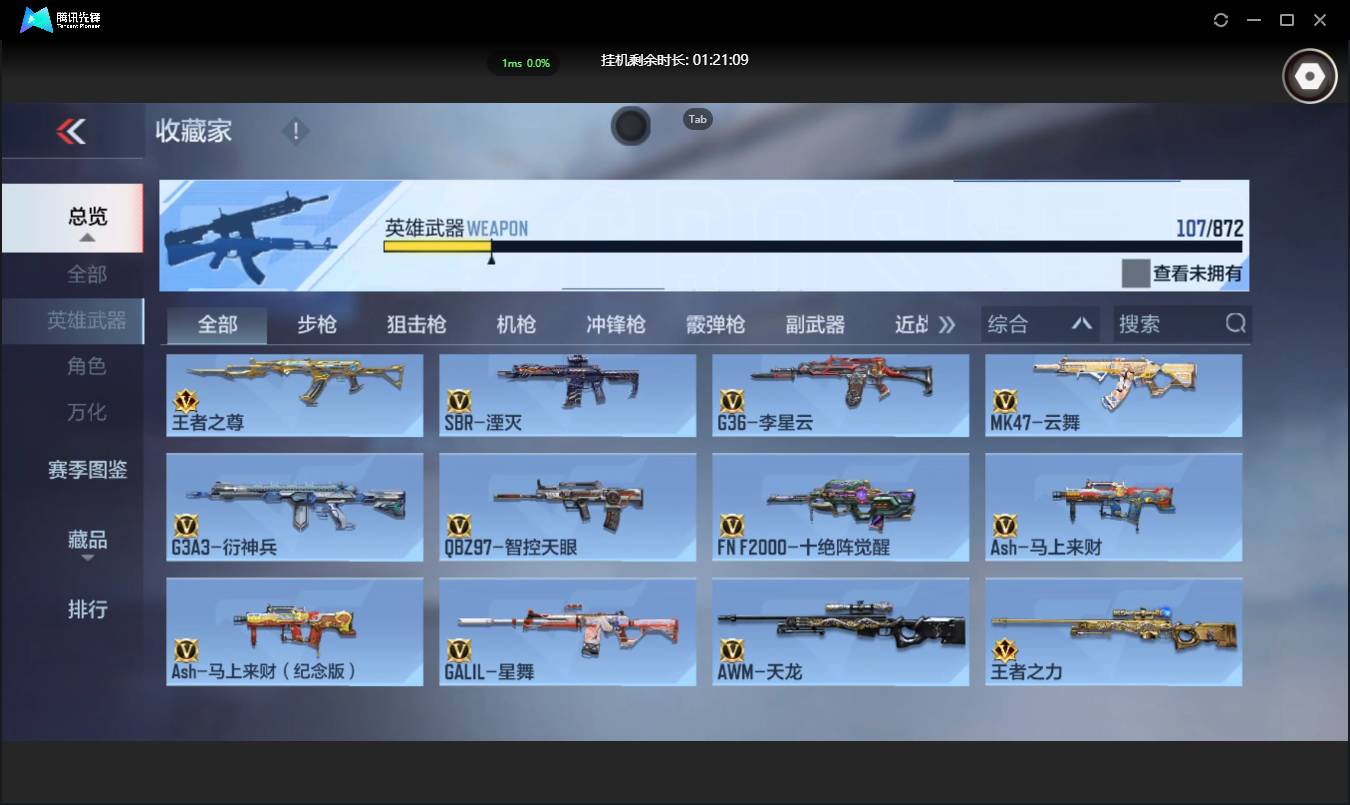This screenshot has width=1350, height=805.
Task: Click the search magnifier icon
Action: [x=1236, y=323]
